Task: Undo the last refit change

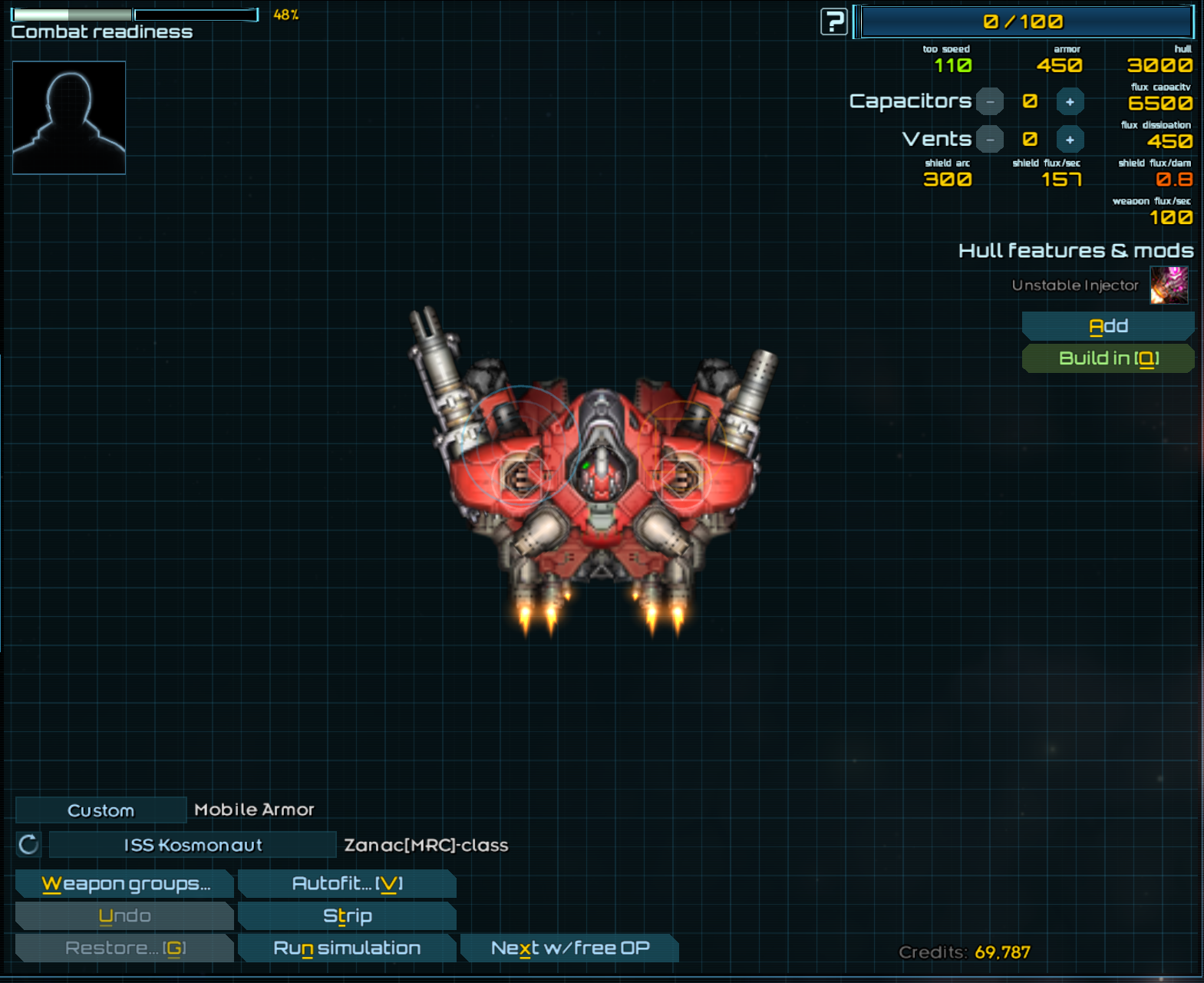Action: [125, 916]
